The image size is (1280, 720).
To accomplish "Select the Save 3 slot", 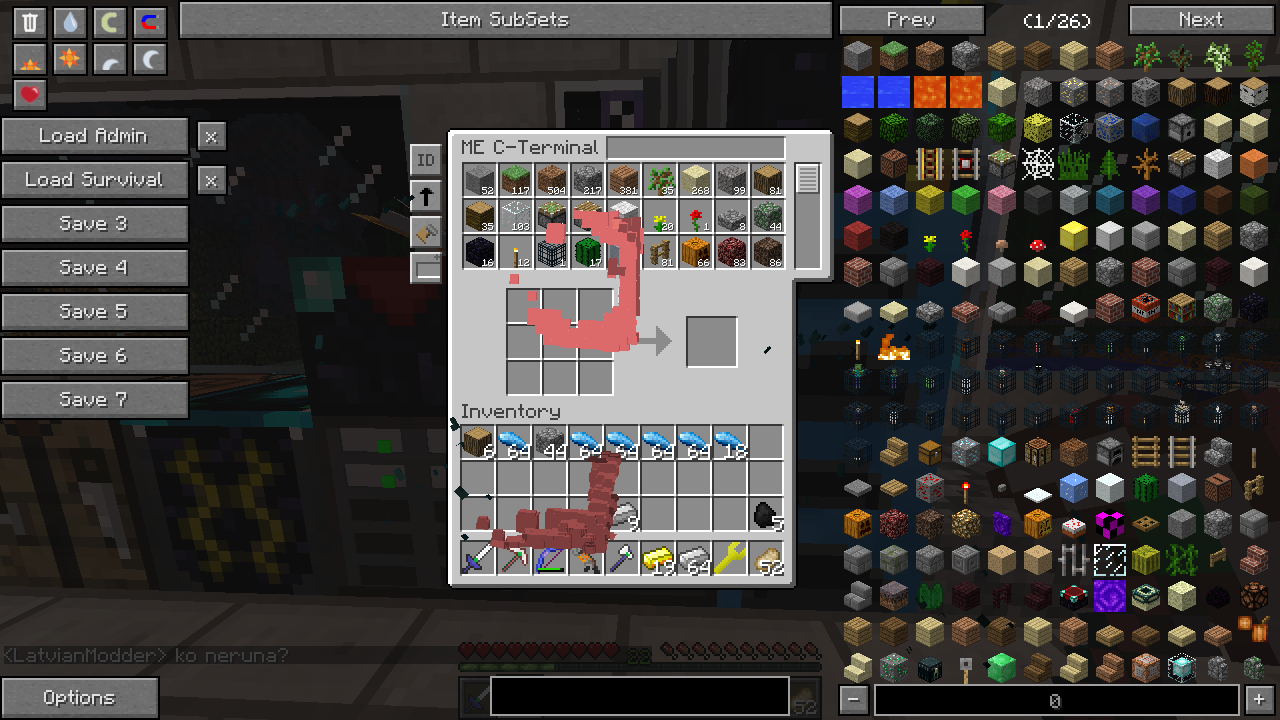I will [x=94, y=224].
